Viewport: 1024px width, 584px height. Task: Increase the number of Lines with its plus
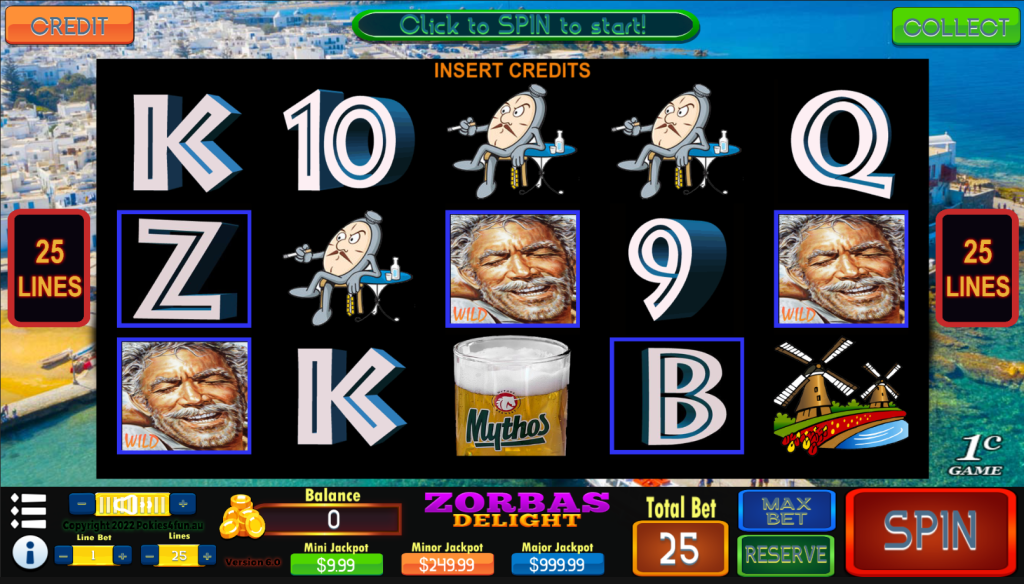(x=207, y=555)
